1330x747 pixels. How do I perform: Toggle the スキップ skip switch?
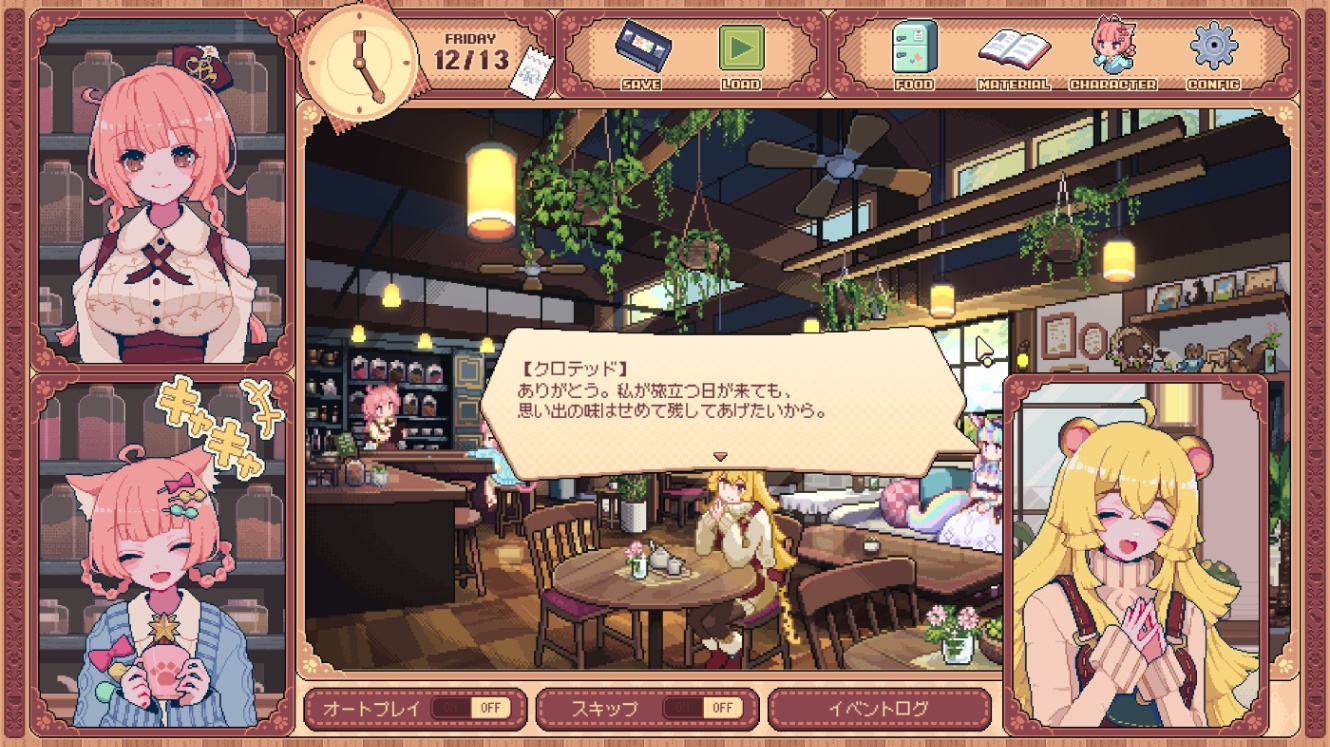tap(704, 708)
